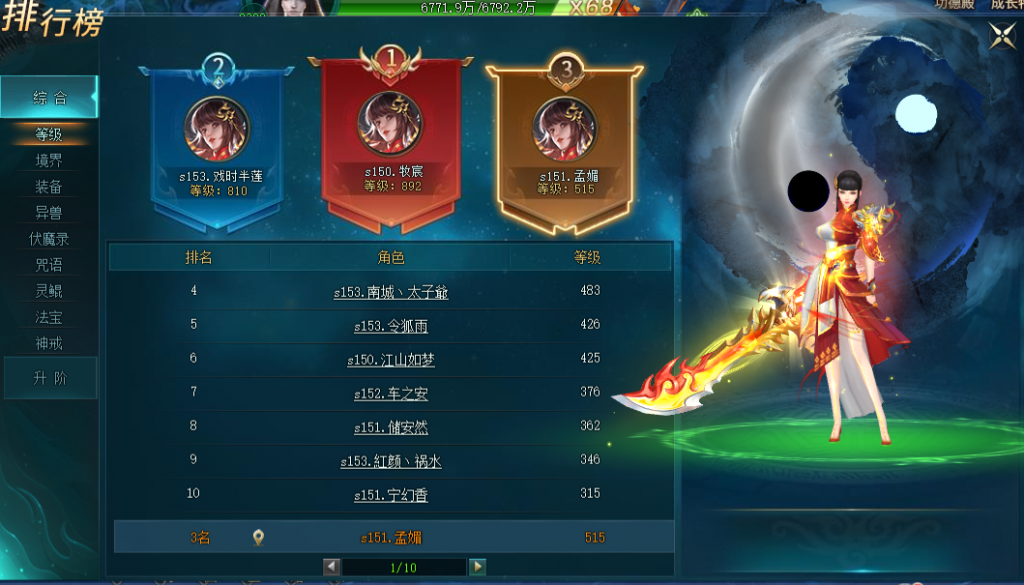
Task: Go to next ranking page
Action: 477,567
